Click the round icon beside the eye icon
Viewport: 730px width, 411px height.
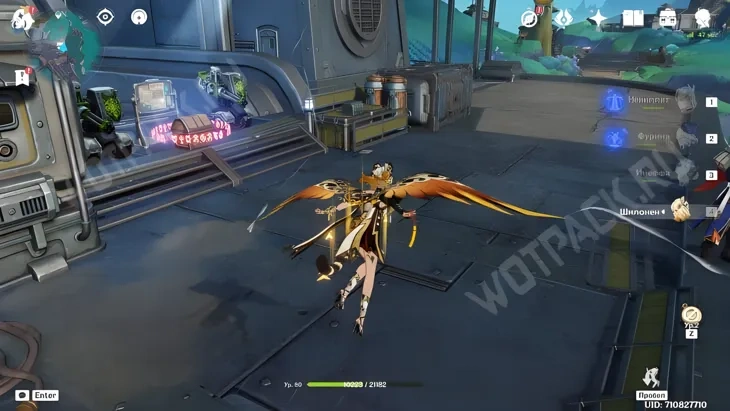point(139,17)
